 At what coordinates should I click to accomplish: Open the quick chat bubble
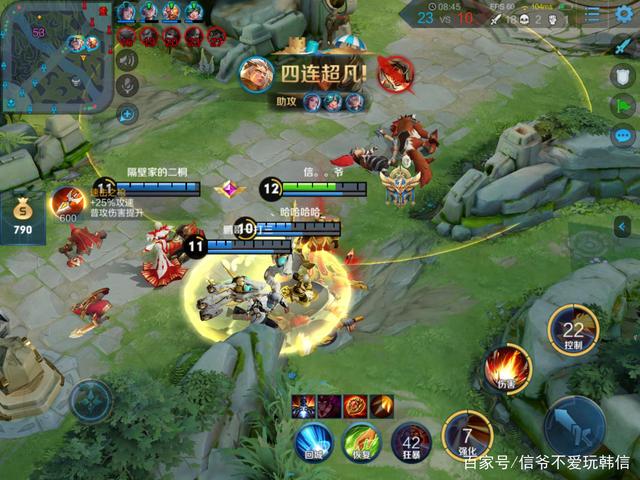(x=623, y=136)
